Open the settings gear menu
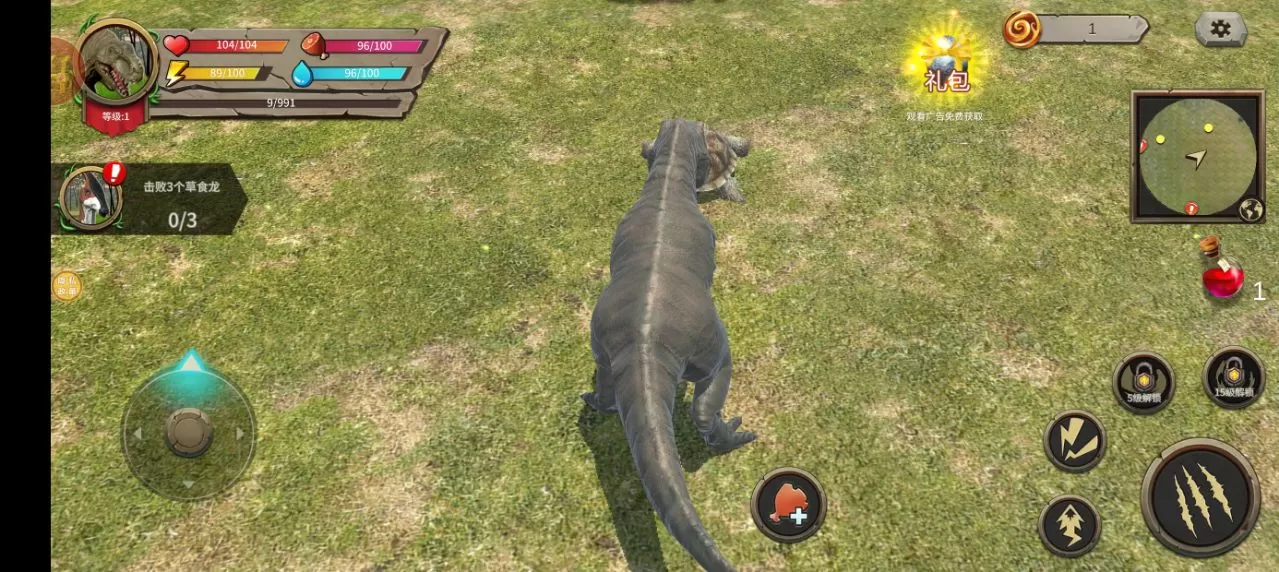Screen dimensions: 1279x572 pyautogui.click(x=1220, y=29)
